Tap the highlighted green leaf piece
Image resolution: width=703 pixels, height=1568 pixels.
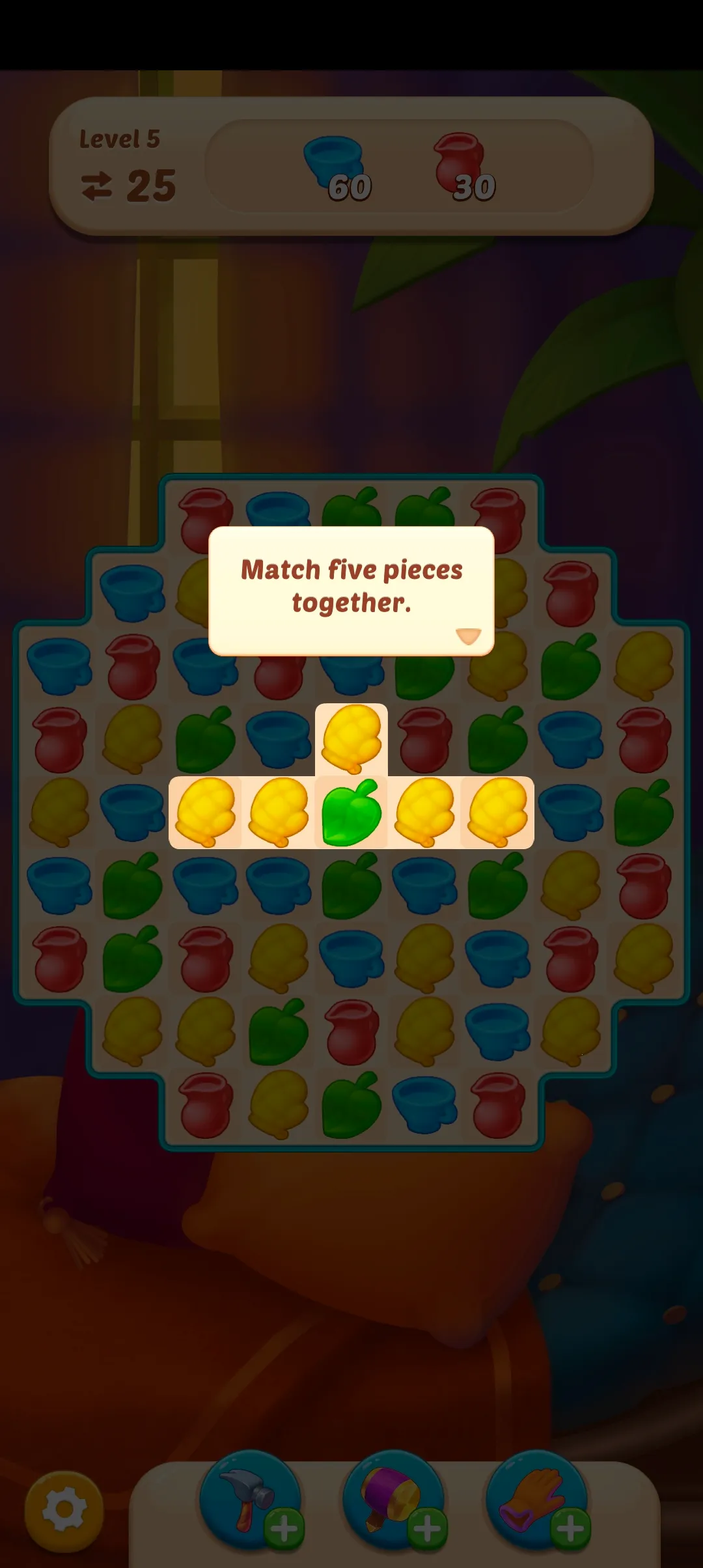pos(351,813)
